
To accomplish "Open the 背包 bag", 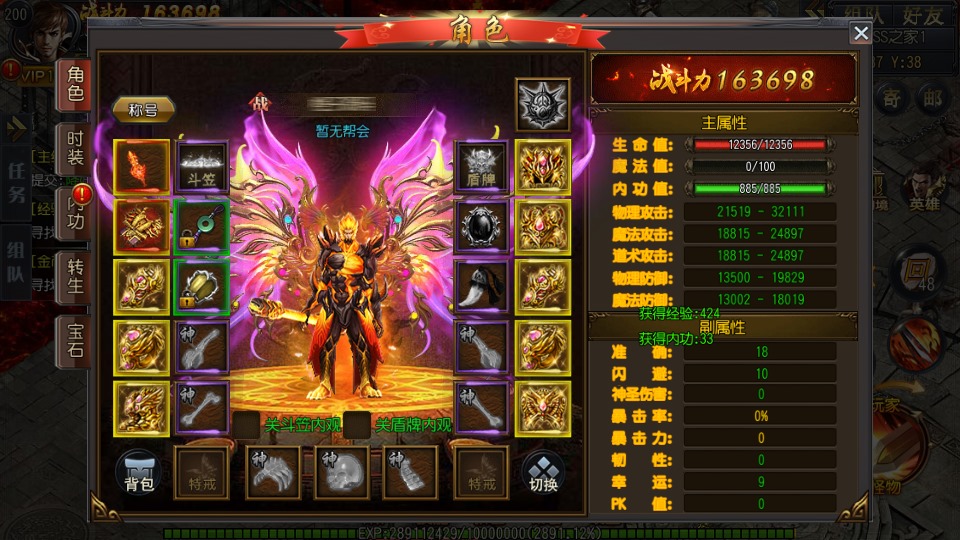I will coord(139,473).
